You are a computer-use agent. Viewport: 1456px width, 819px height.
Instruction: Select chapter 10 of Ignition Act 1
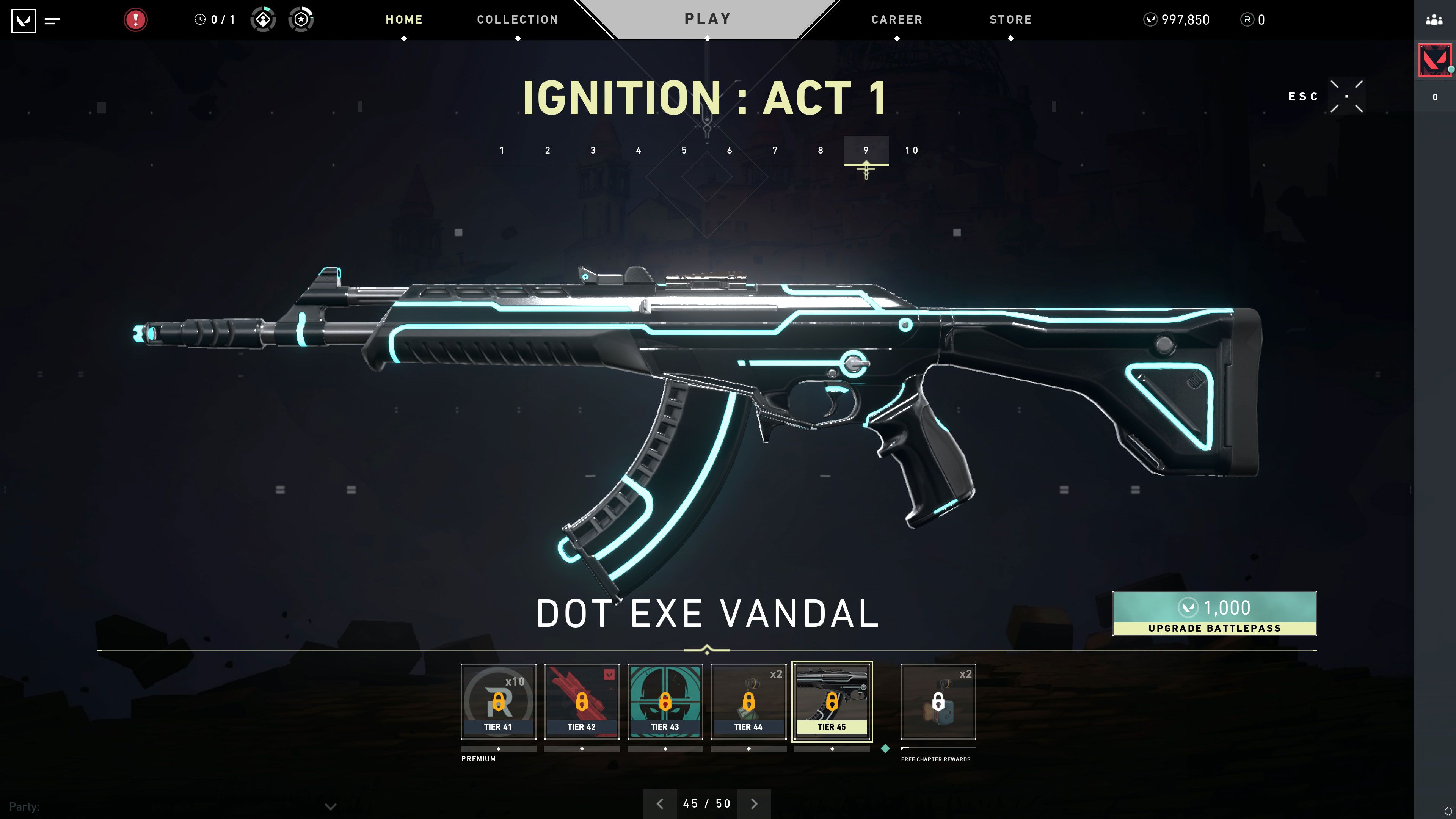[x=912, y=151]
